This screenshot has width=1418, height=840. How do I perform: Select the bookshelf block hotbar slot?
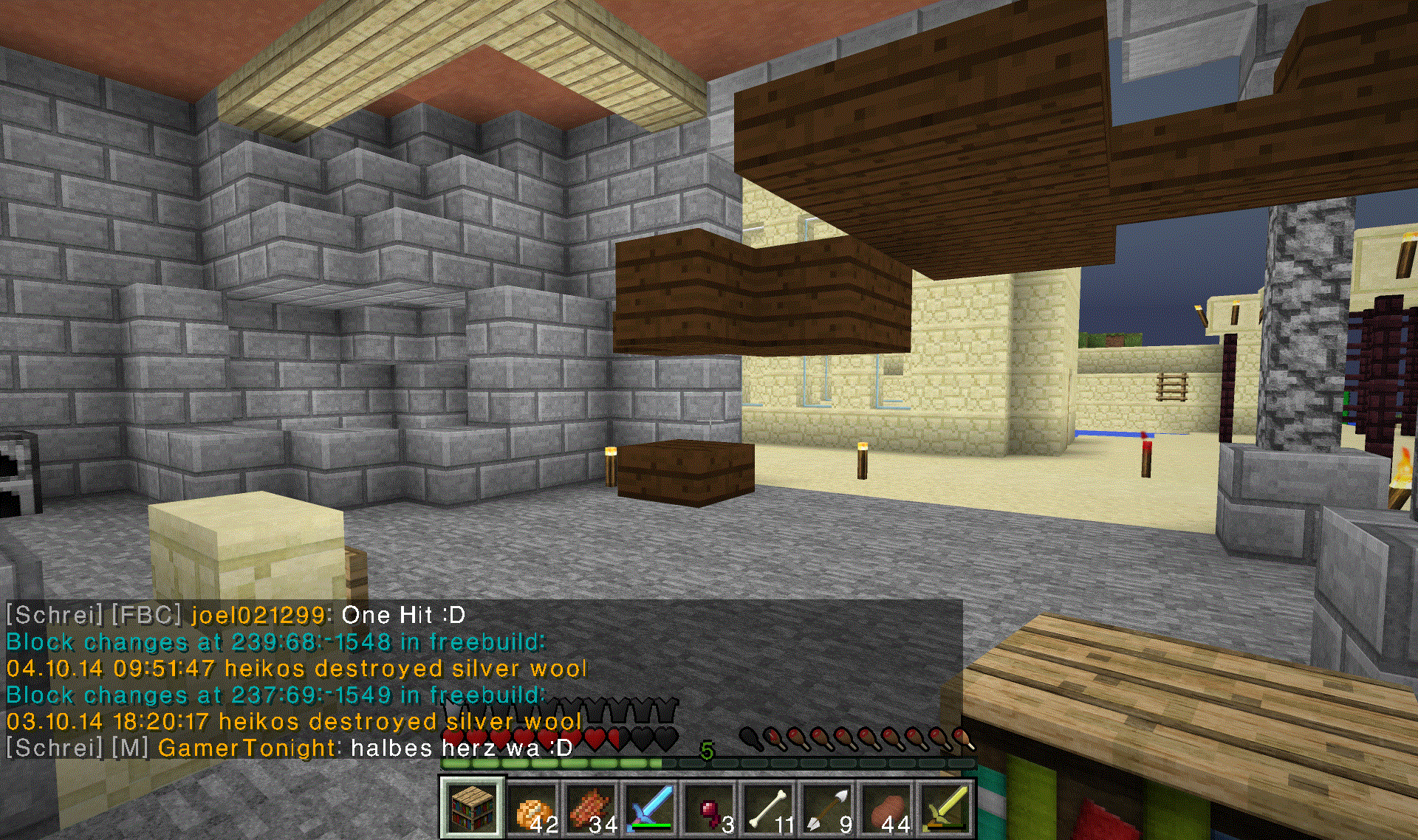(x=473, y=808)
